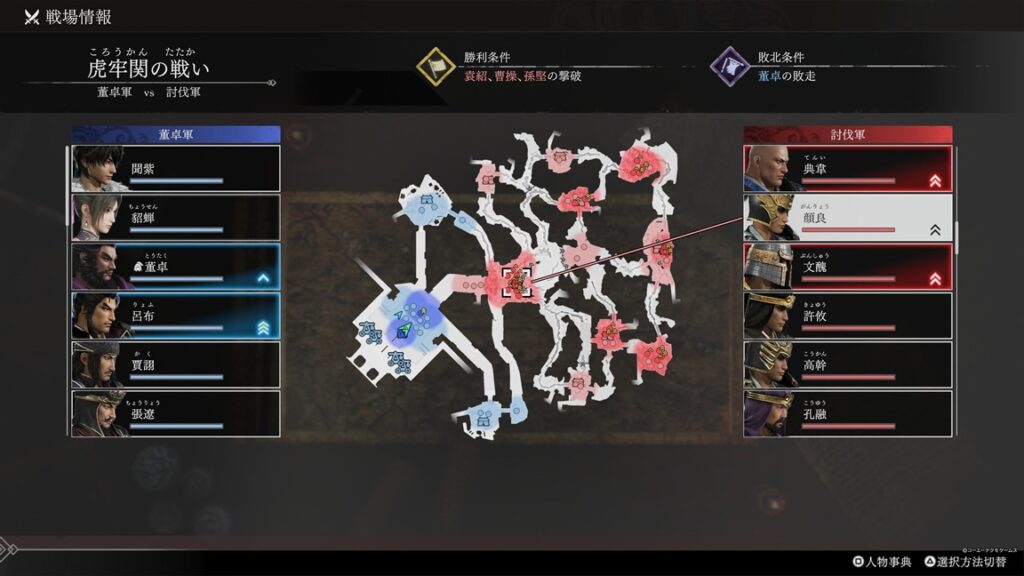Image resolution: width=1024 pixels, height=576 pixels.
Task: Click the targeted unit marker on the map
Action: (517, 282)
